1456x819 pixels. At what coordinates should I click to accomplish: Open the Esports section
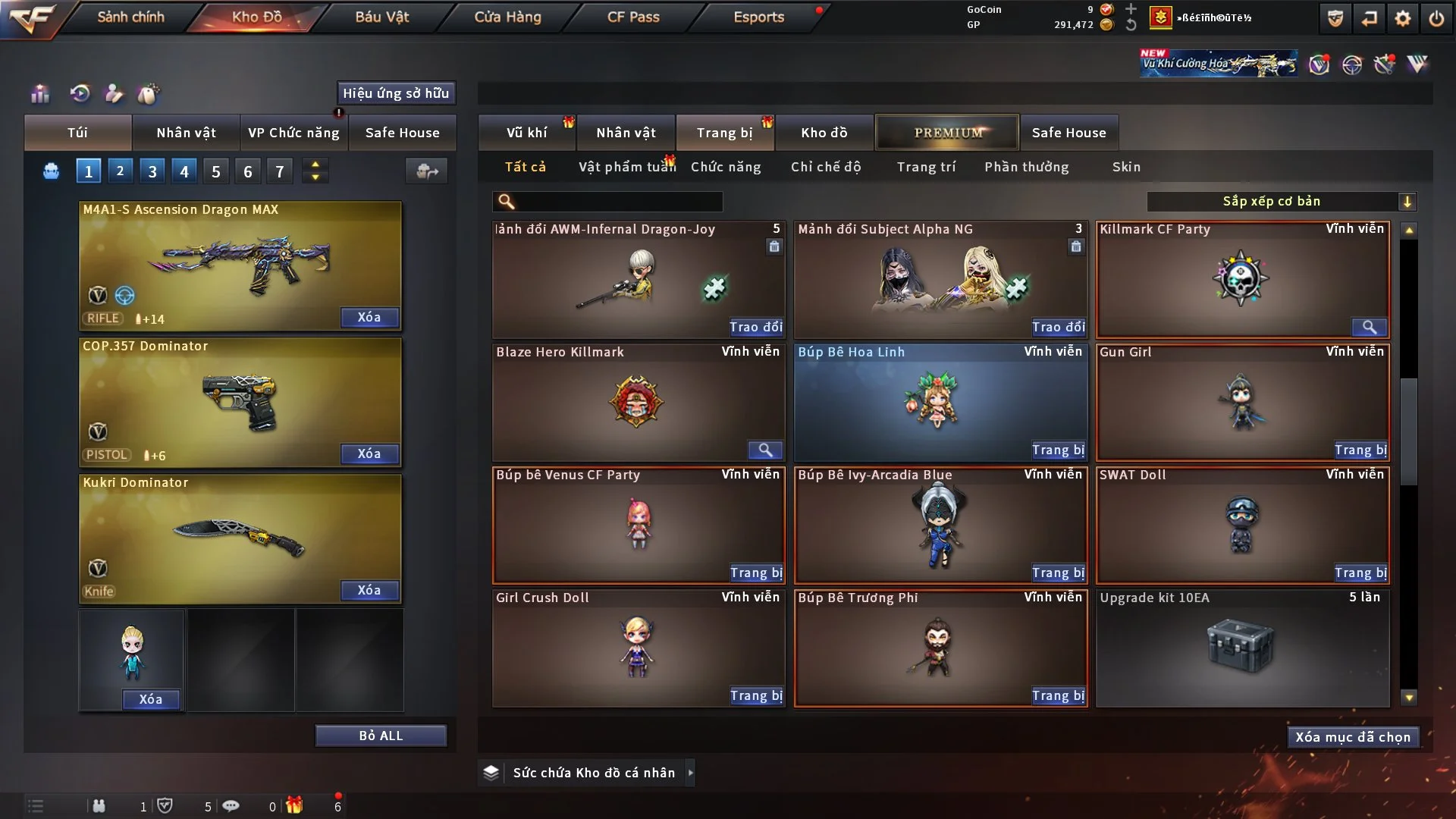click(758, 17)
